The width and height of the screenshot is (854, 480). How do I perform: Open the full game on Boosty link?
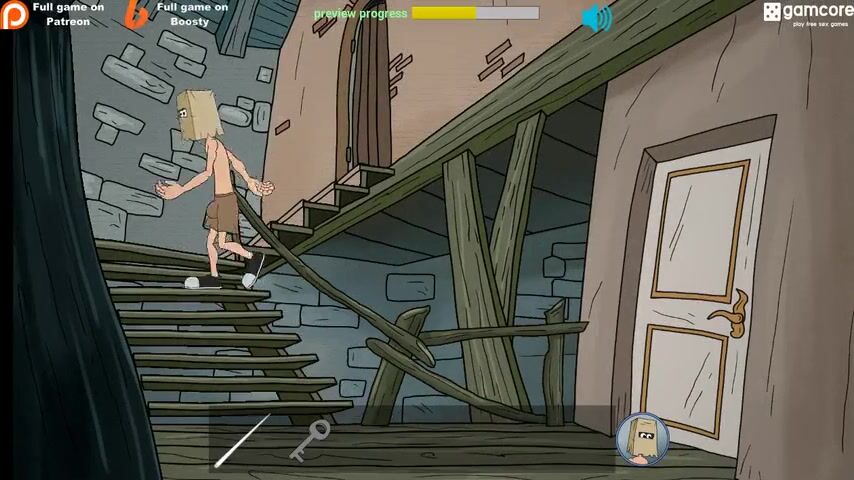(x=178, y=14)
